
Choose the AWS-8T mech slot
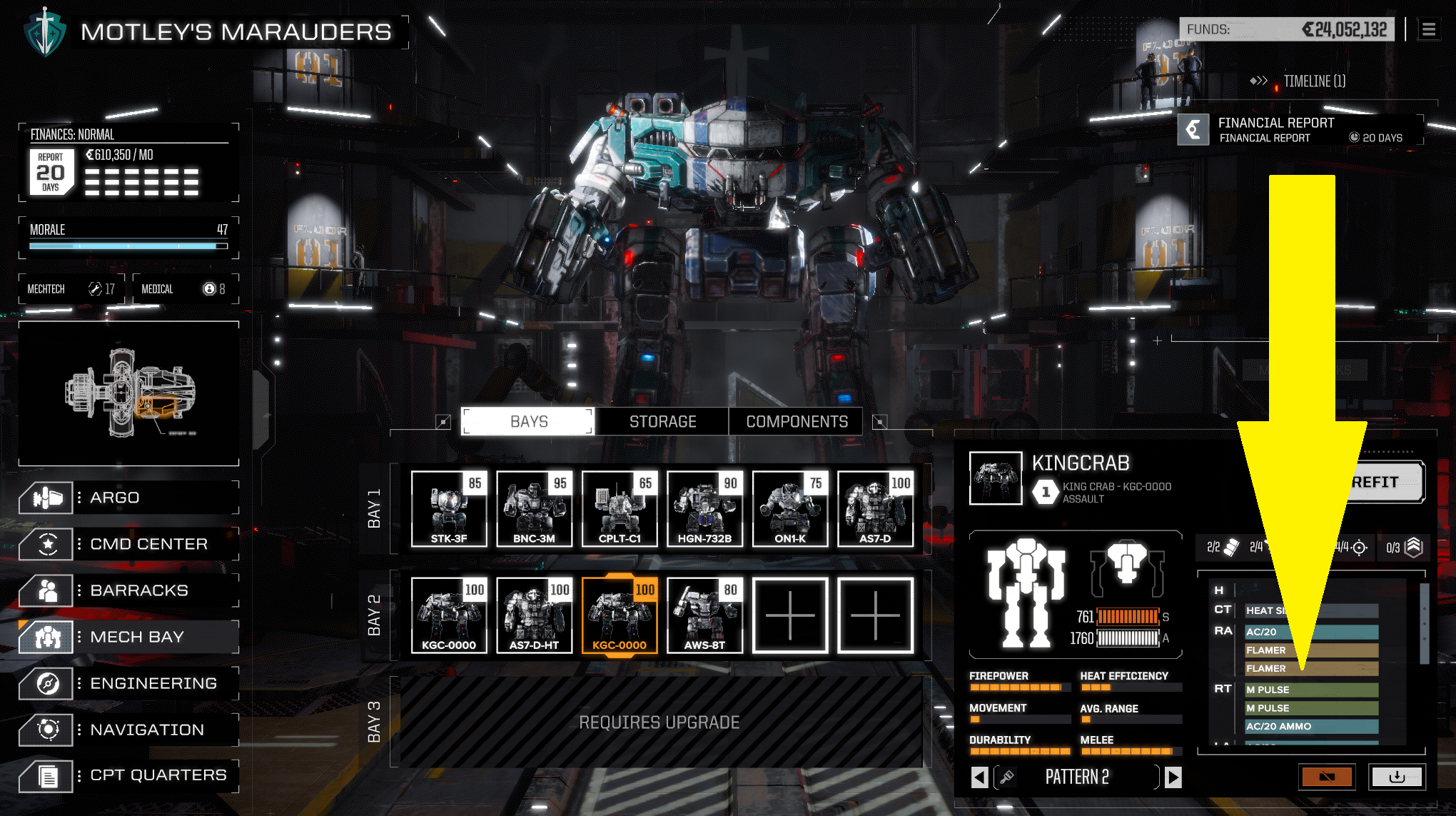704,615
